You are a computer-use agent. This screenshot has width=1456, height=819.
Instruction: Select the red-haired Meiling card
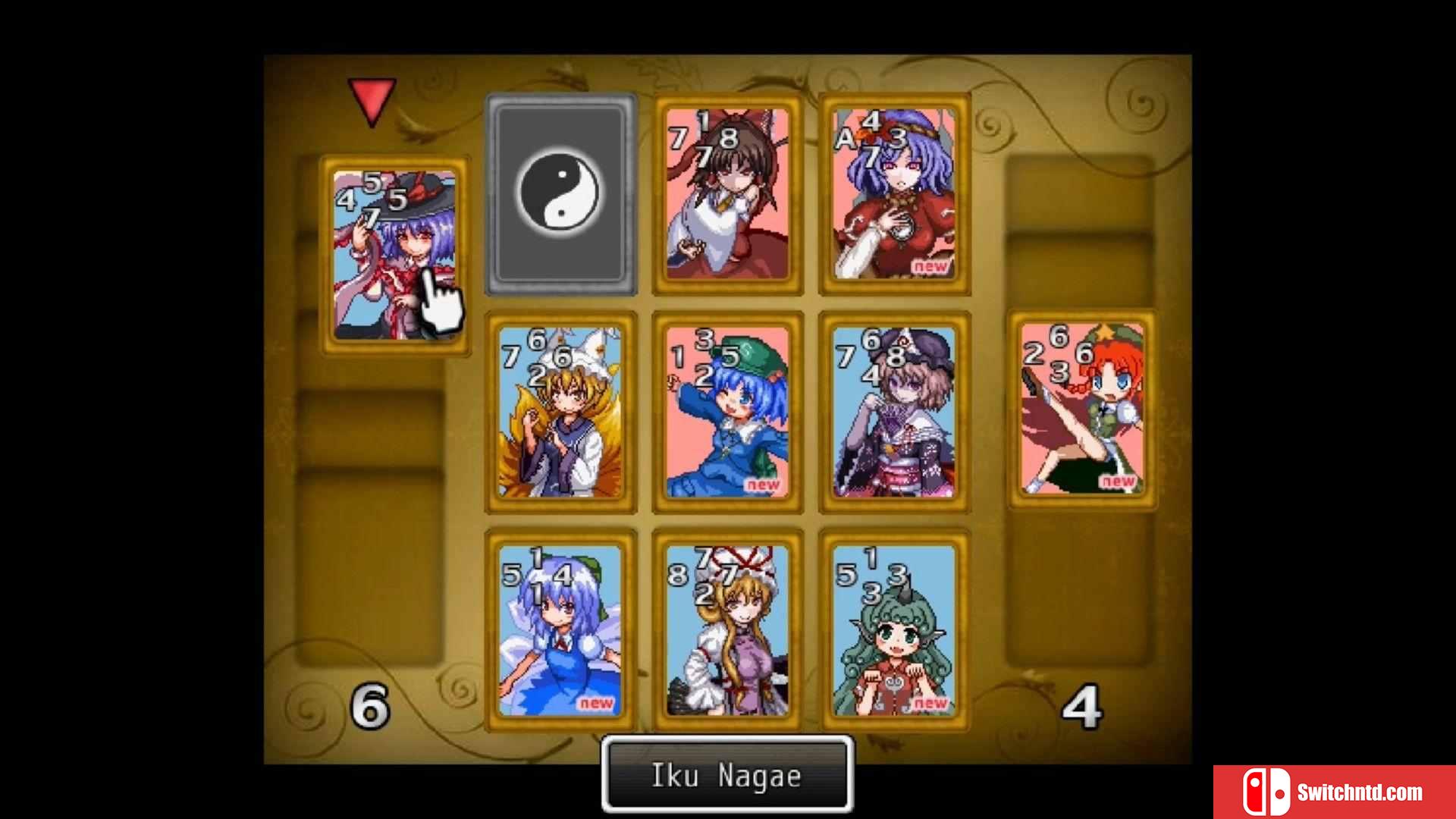tap(1082, 409)
